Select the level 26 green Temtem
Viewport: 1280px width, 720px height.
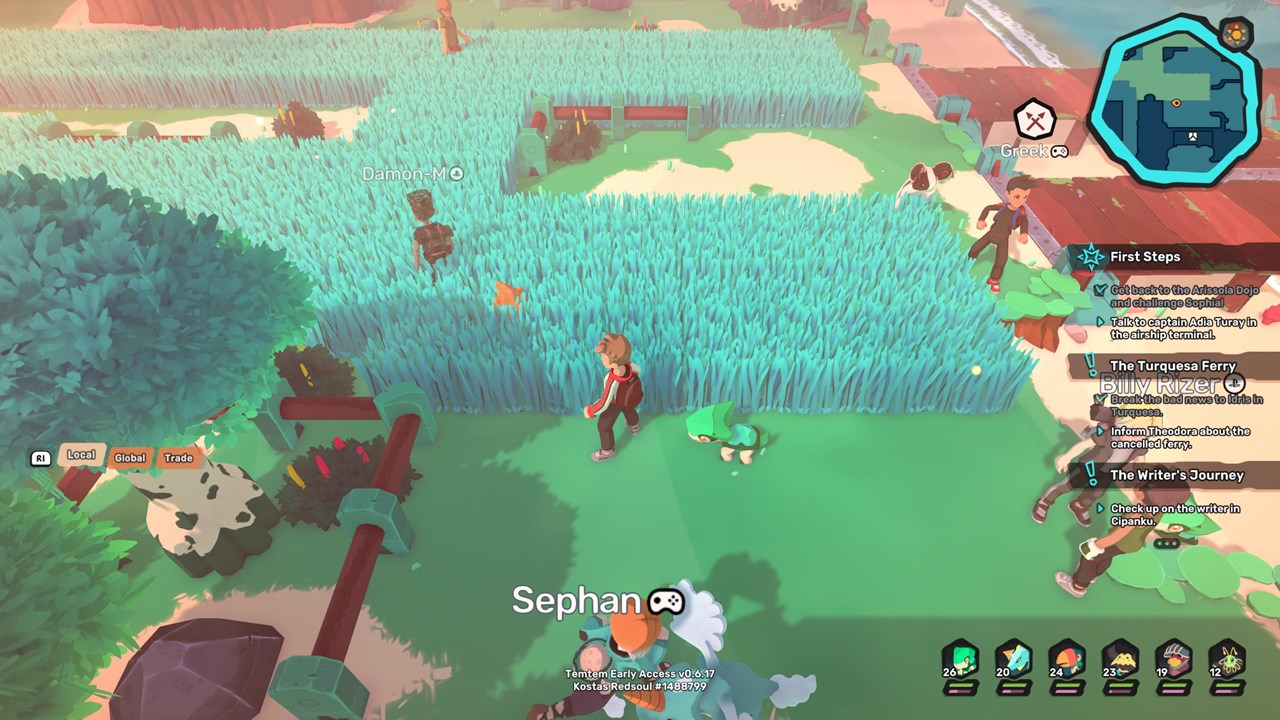click(x=960, y=661)
